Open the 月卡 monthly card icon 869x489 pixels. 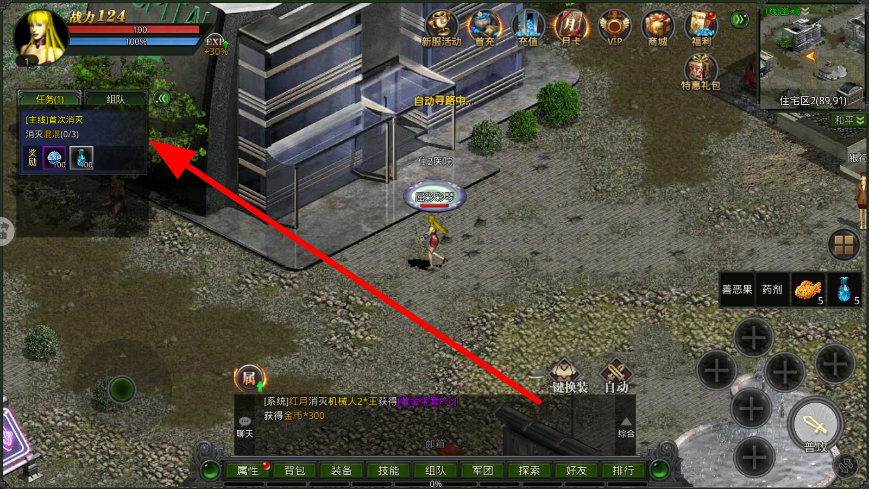571,26
